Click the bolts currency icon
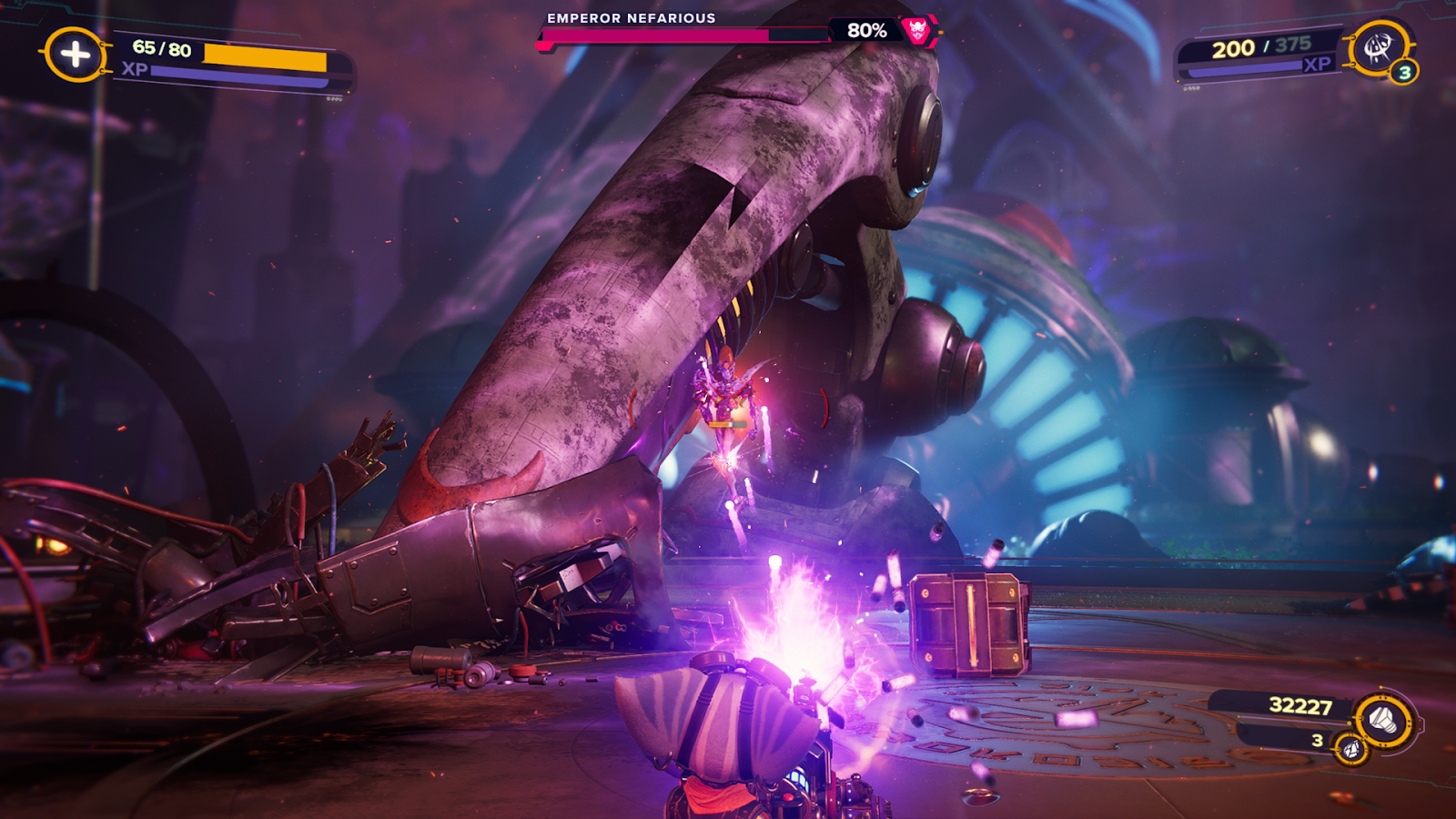Image resolution: width=1456 pixels, height=819 pixels. (1383, 720)
